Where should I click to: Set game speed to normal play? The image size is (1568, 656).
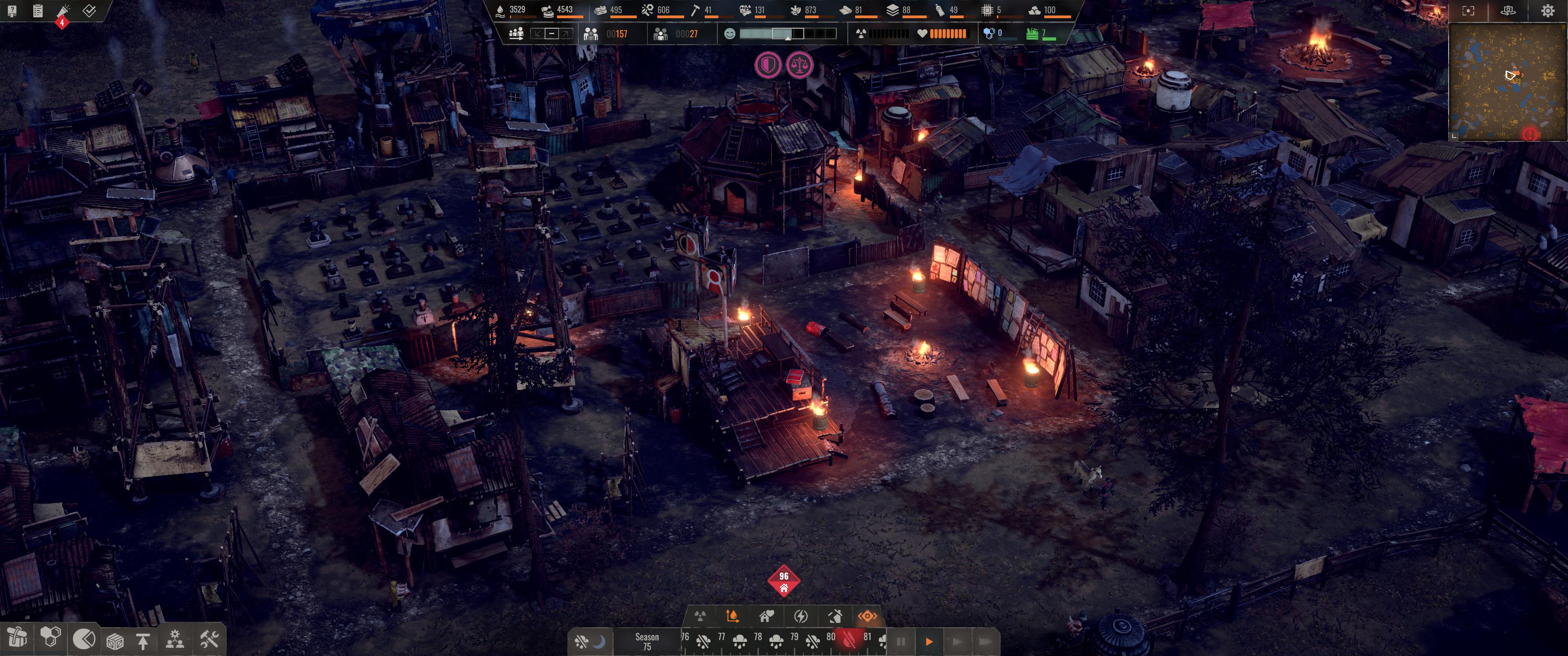[929, 641]
